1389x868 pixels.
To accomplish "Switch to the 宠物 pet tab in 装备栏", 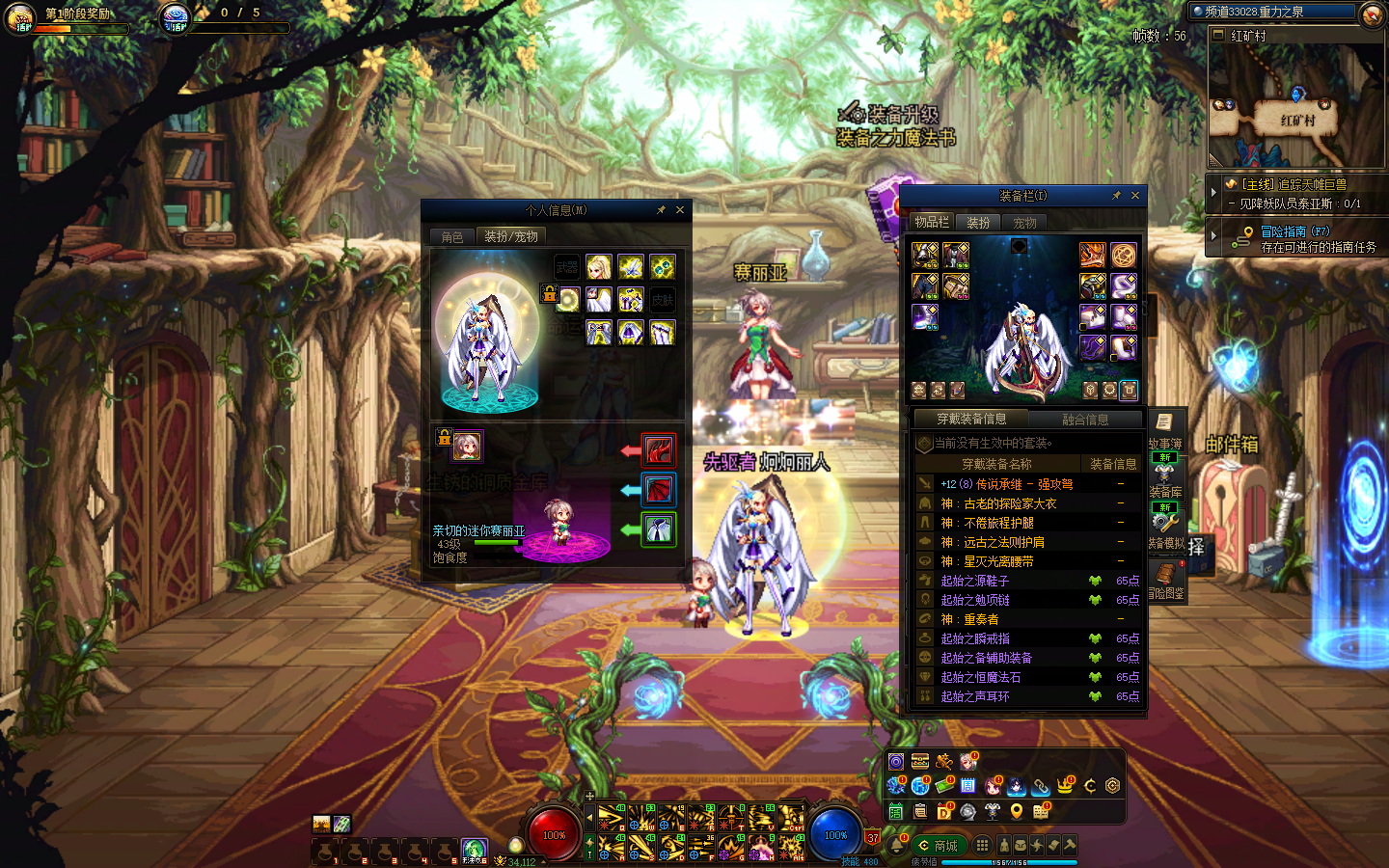I will (1024, 223).
